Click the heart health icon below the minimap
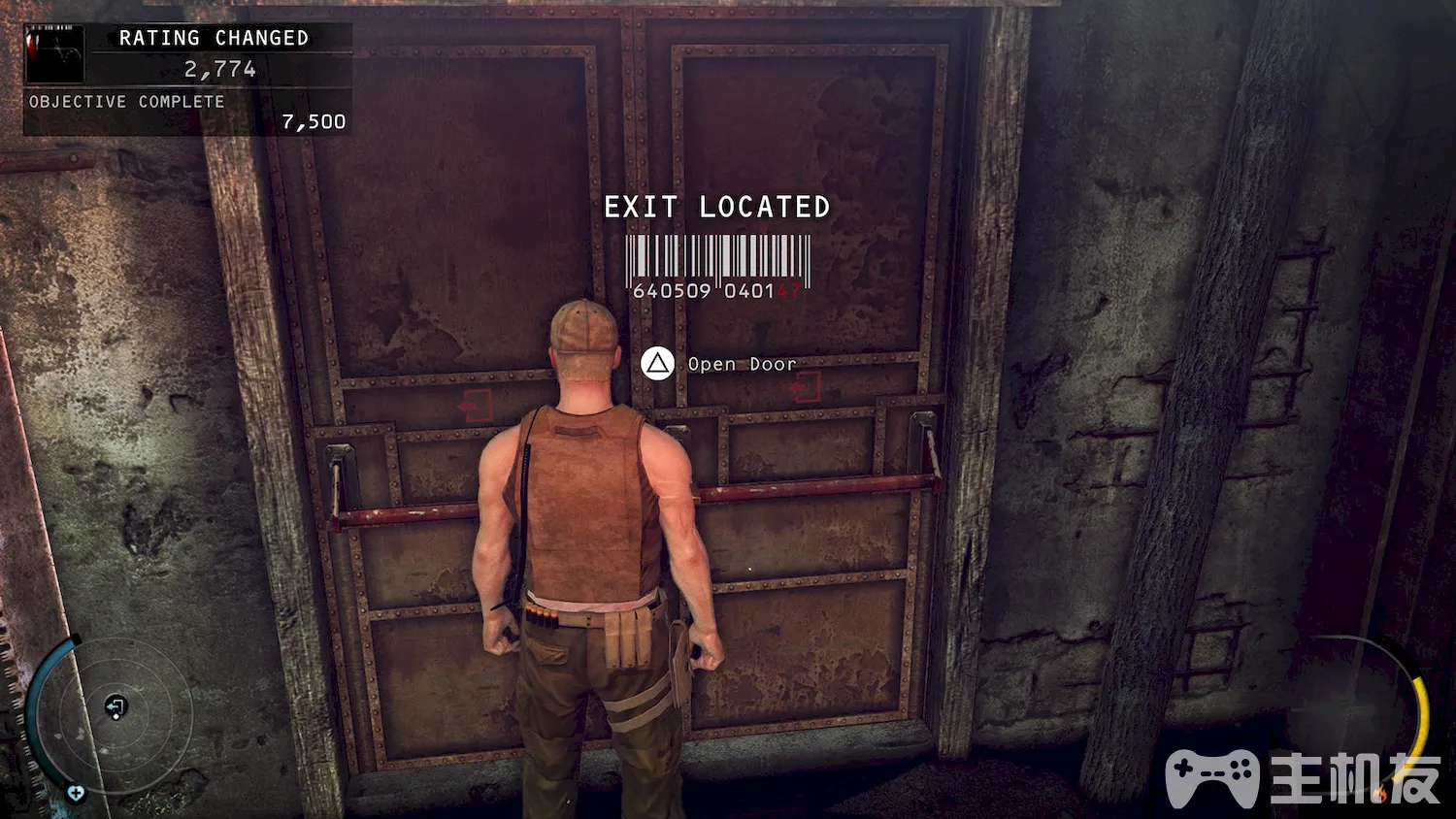This screenshot has width=1456, height=819. pyautogui.click(x=76, y=794)
